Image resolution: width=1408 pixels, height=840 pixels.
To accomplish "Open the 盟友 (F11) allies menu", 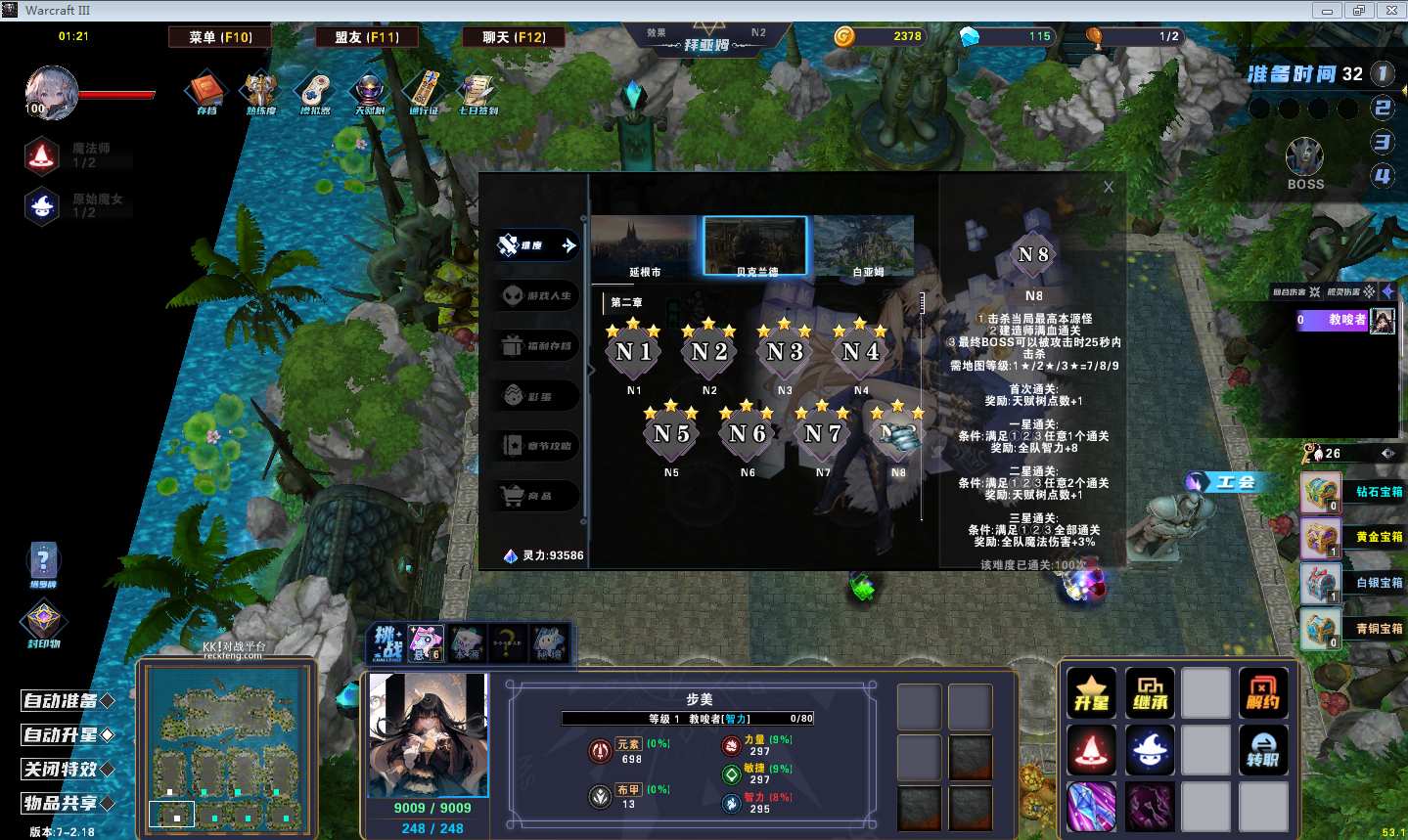I will tap(367, 37).
